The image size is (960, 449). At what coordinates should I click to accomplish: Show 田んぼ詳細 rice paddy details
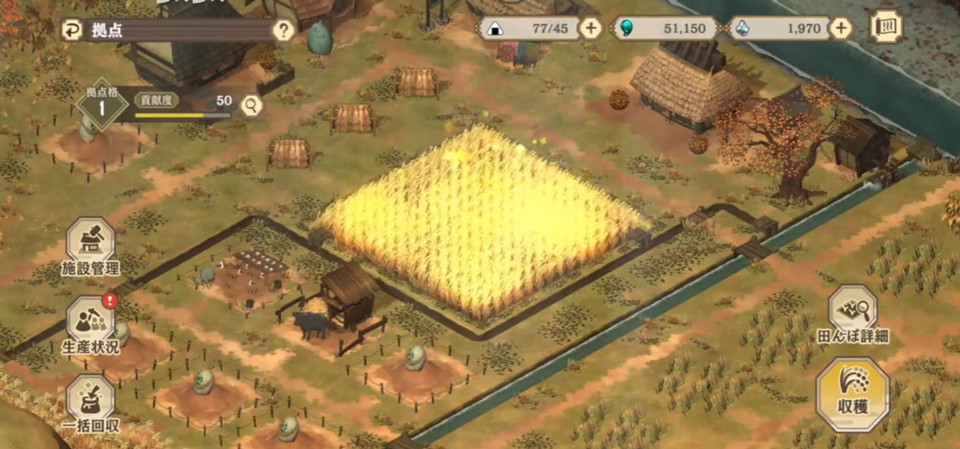point(852,314)
